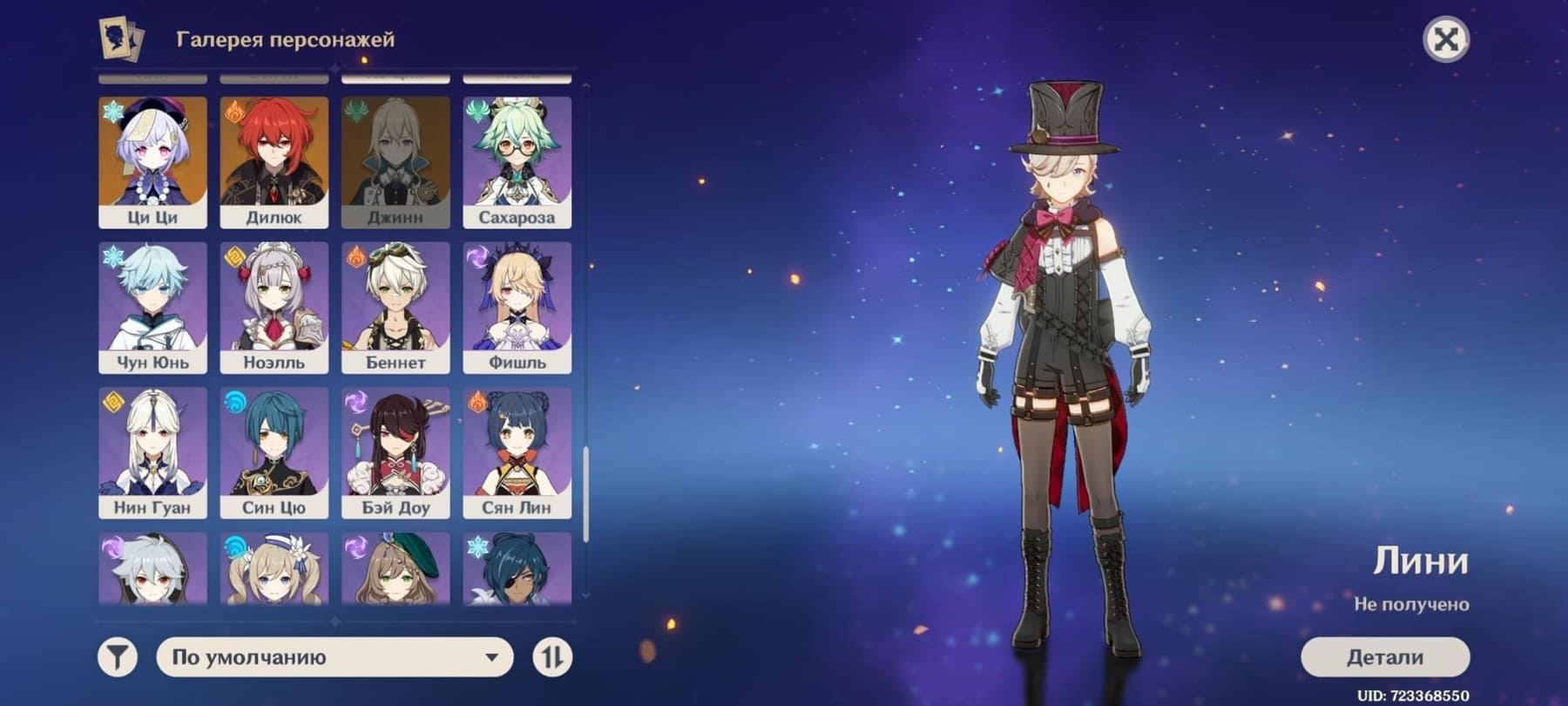
Task: Choose the green beret character card
Action: [x=395, y=569]
